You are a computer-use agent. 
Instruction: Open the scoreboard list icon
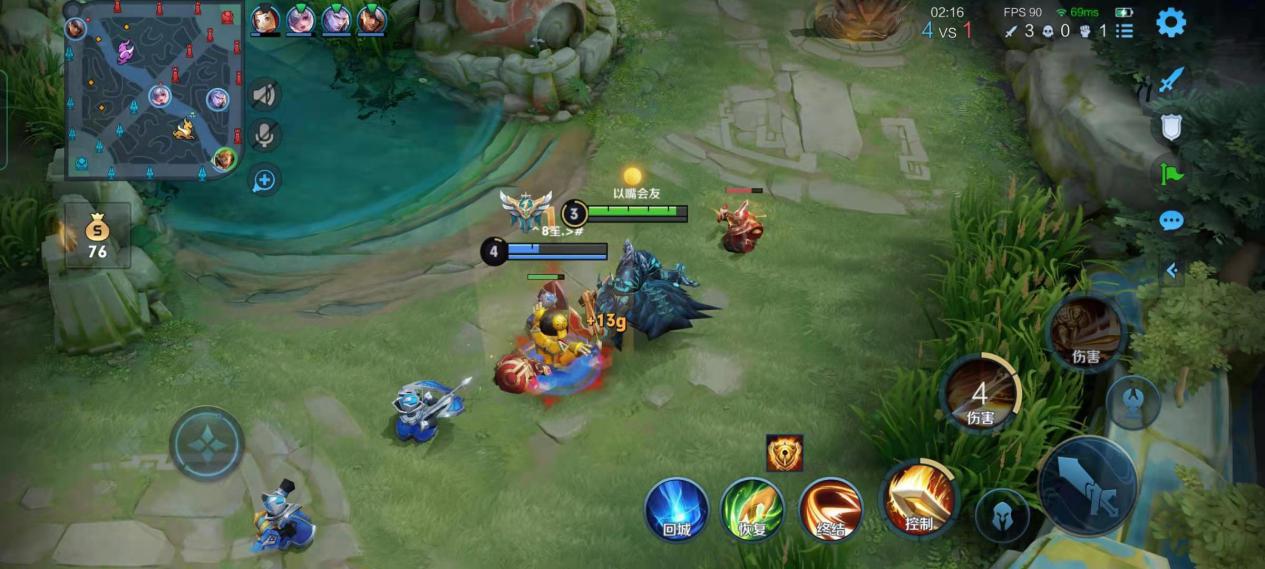click(1125, 31)
